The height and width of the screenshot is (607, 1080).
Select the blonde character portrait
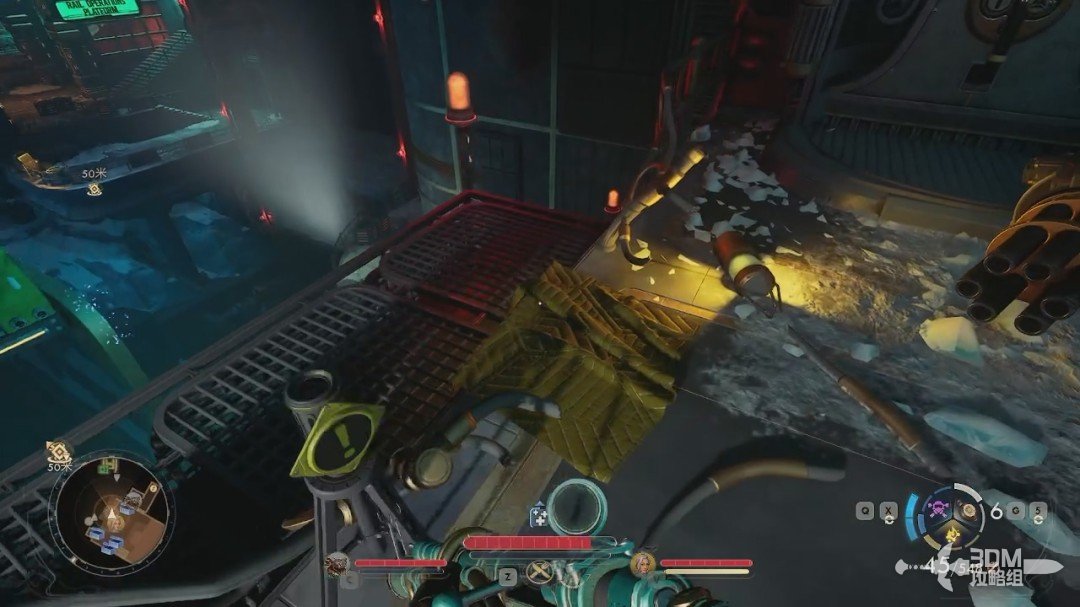click(643, 564)
